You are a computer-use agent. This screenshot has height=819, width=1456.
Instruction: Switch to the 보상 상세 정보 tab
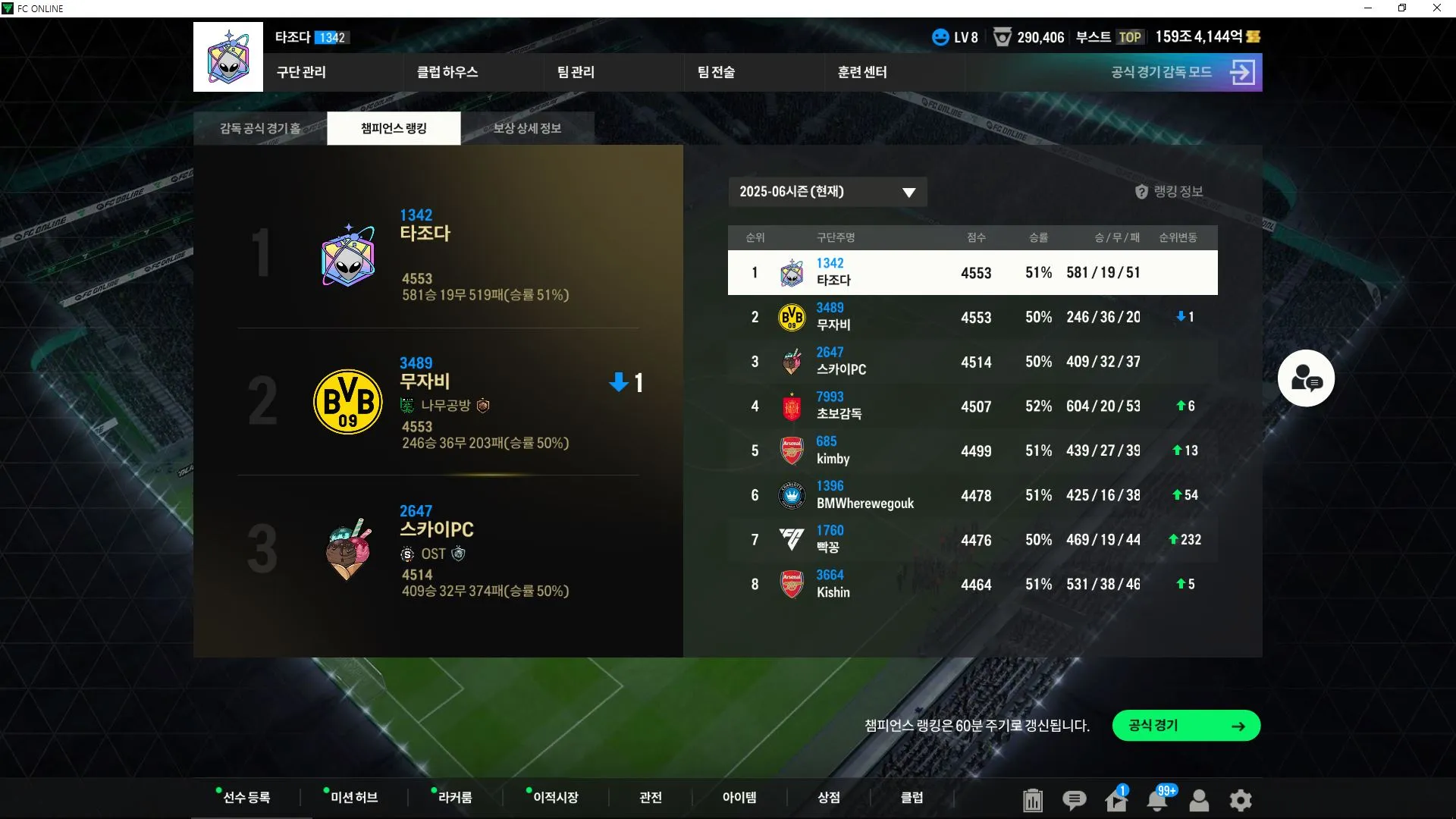coord(527,128)
